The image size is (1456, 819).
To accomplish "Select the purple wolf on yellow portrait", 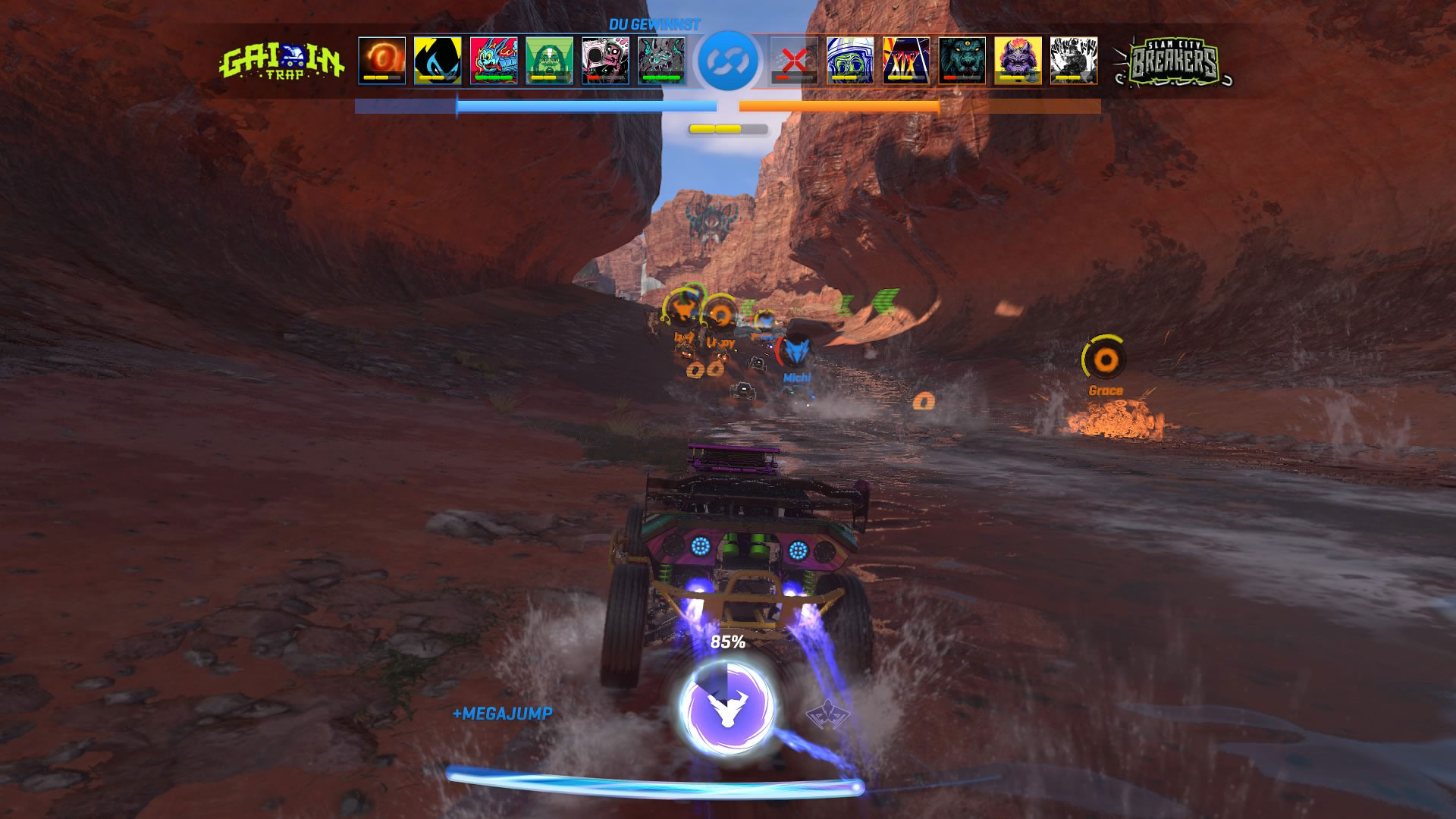I will (1018, 59).
